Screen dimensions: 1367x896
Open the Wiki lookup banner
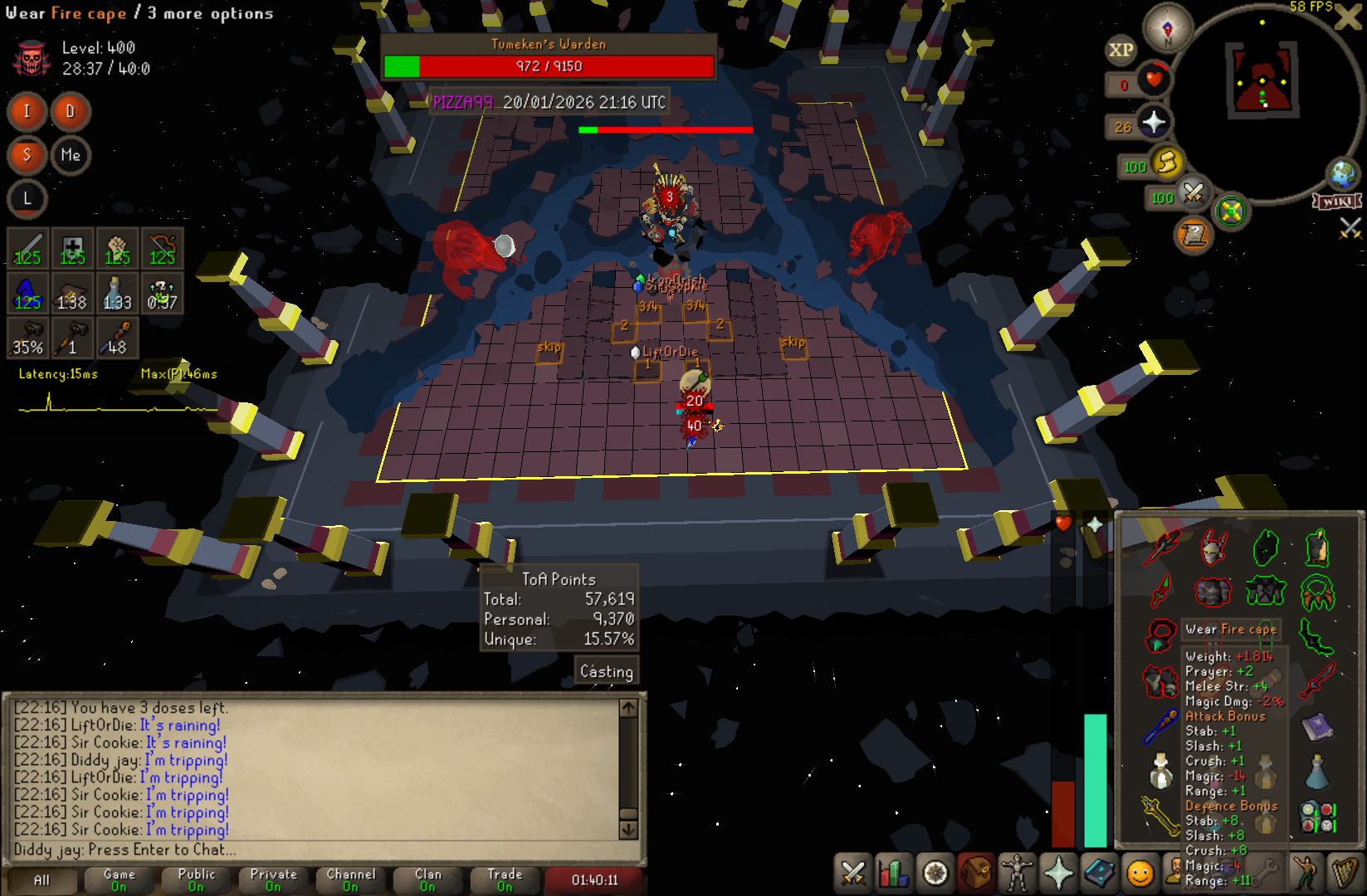(x=1336, y=202)
